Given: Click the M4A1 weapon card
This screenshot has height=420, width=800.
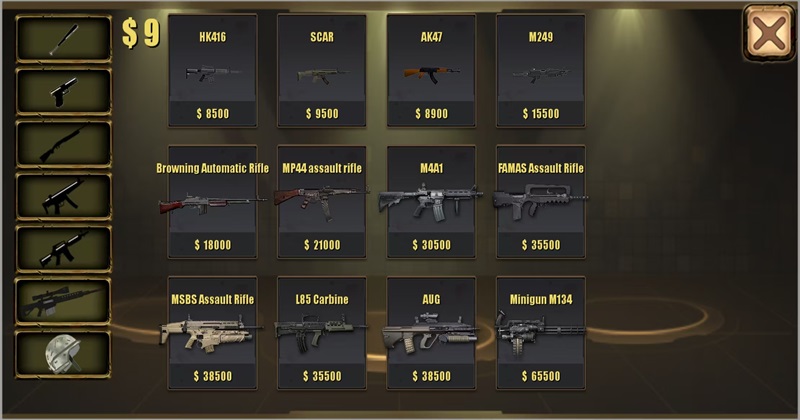Looking at the screenshot, I should [431, 203].
